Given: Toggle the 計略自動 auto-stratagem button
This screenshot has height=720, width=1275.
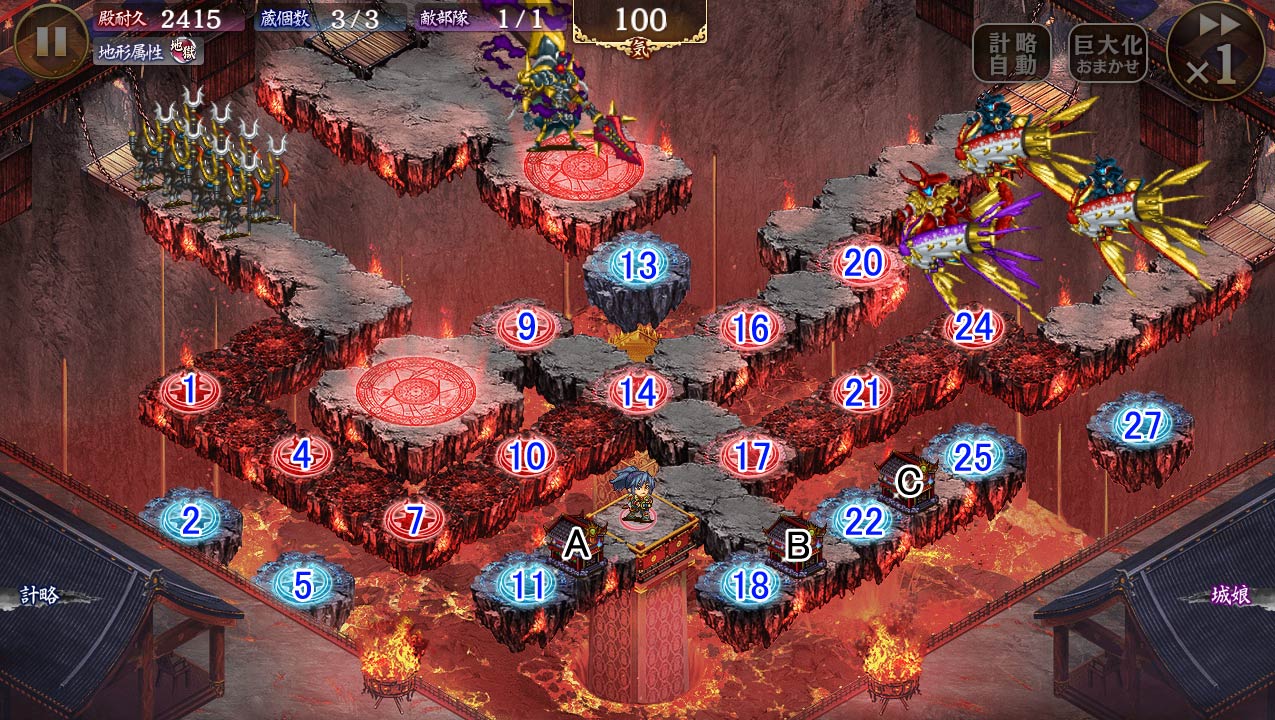Looking at the screenshot, I should coord(1012,52).
